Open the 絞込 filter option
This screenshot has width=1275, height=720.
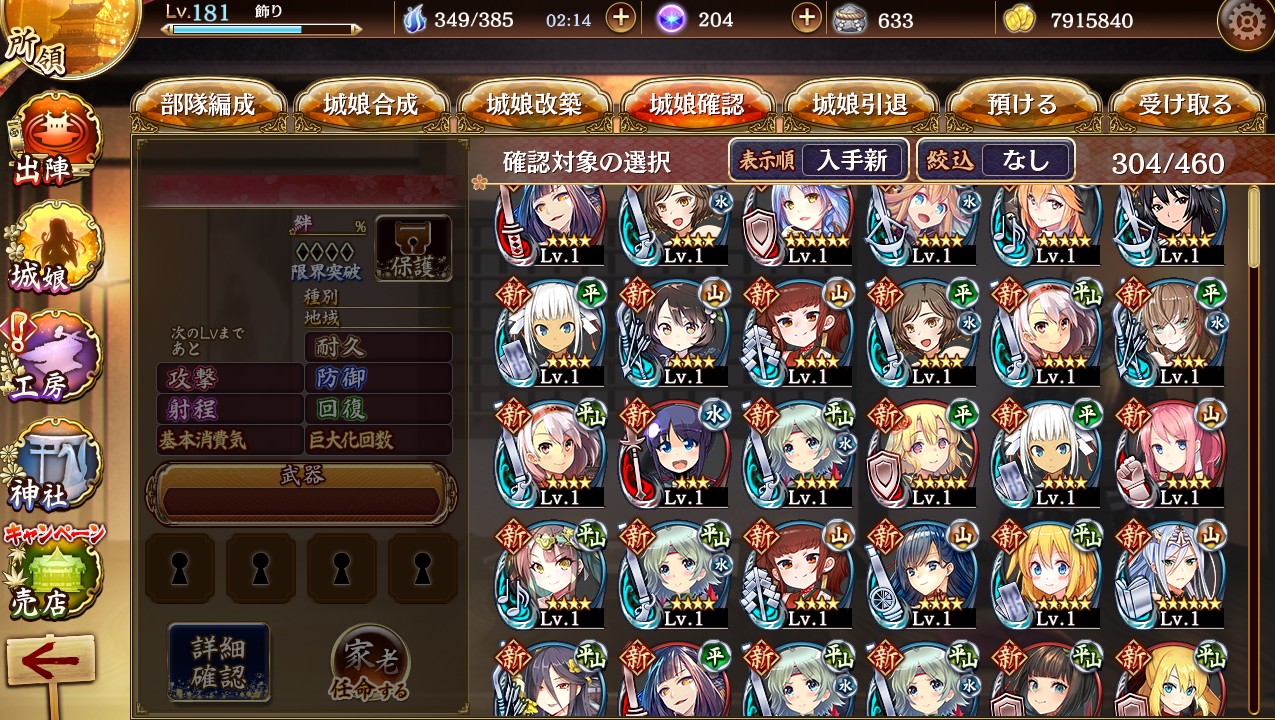[995, 160]
